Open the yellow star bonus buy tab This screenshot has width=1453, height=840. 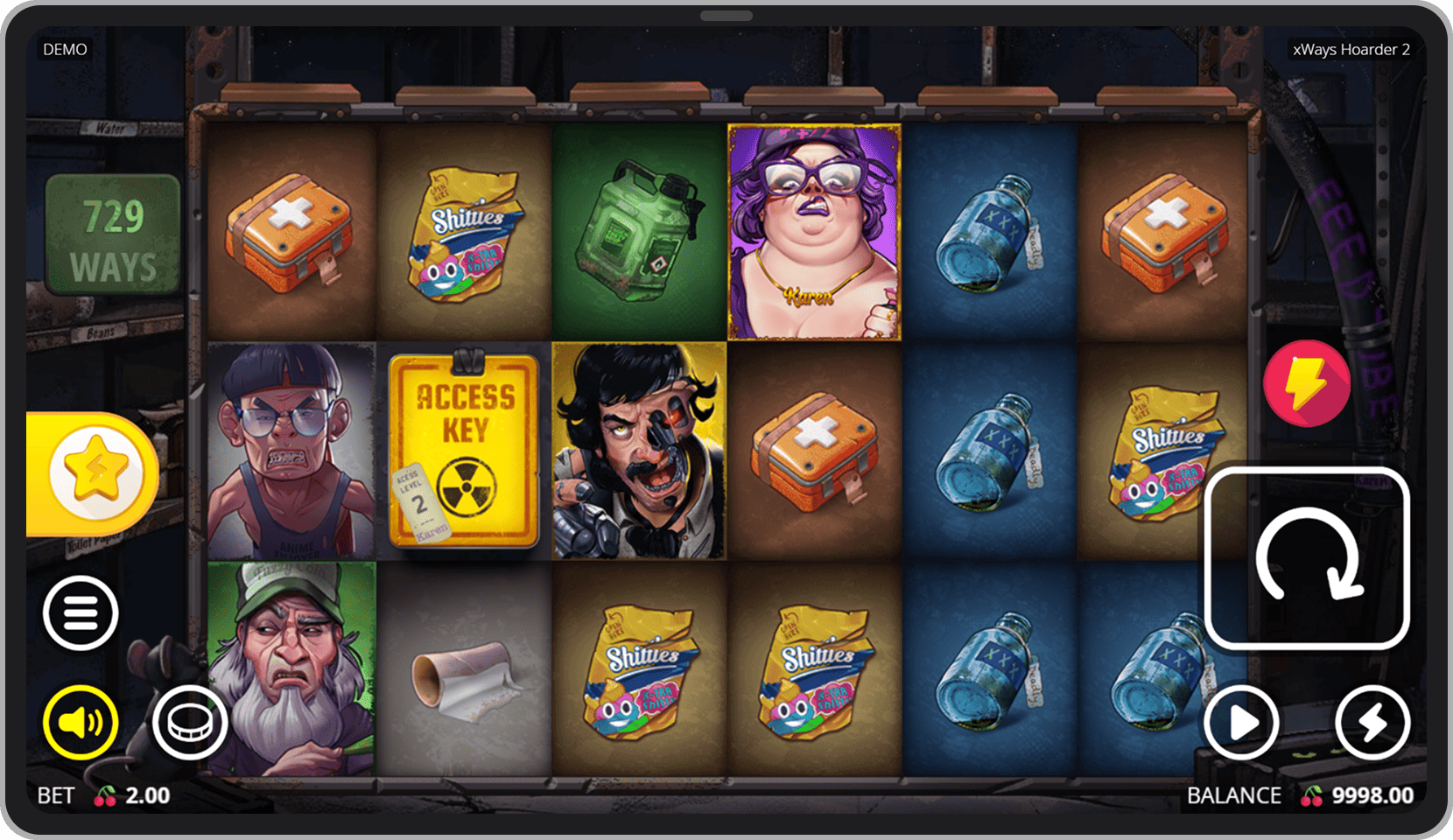96,473
